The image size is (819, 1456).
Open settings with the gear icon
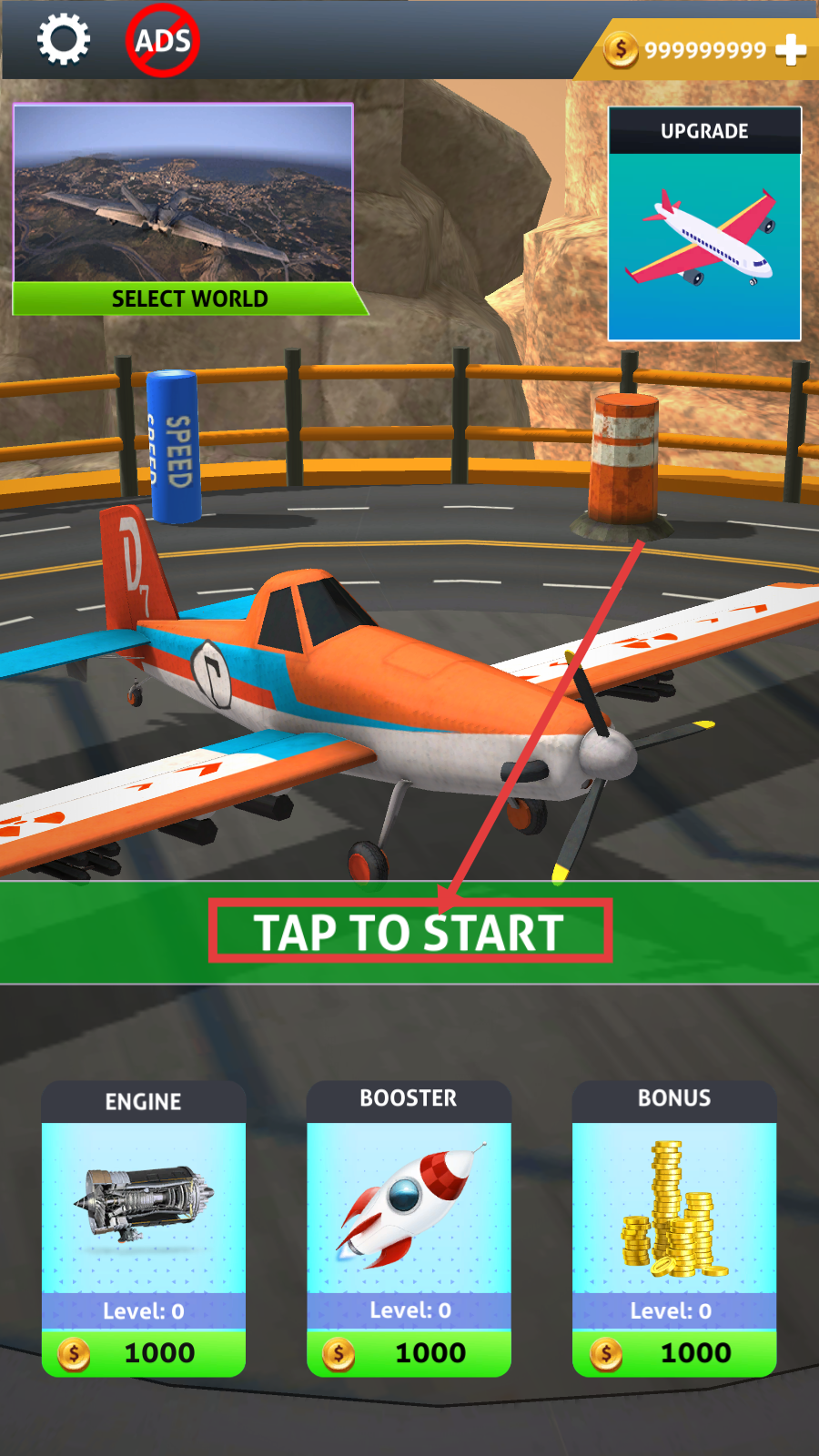point(63,40)
